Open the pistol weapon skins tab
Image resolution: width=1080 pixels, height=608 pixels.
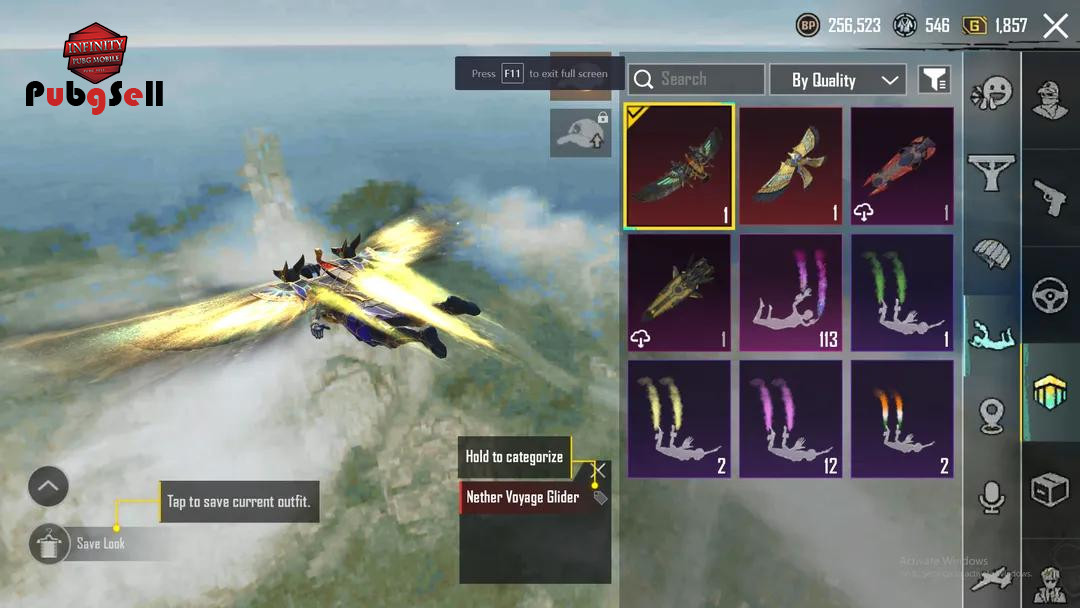1050,198
